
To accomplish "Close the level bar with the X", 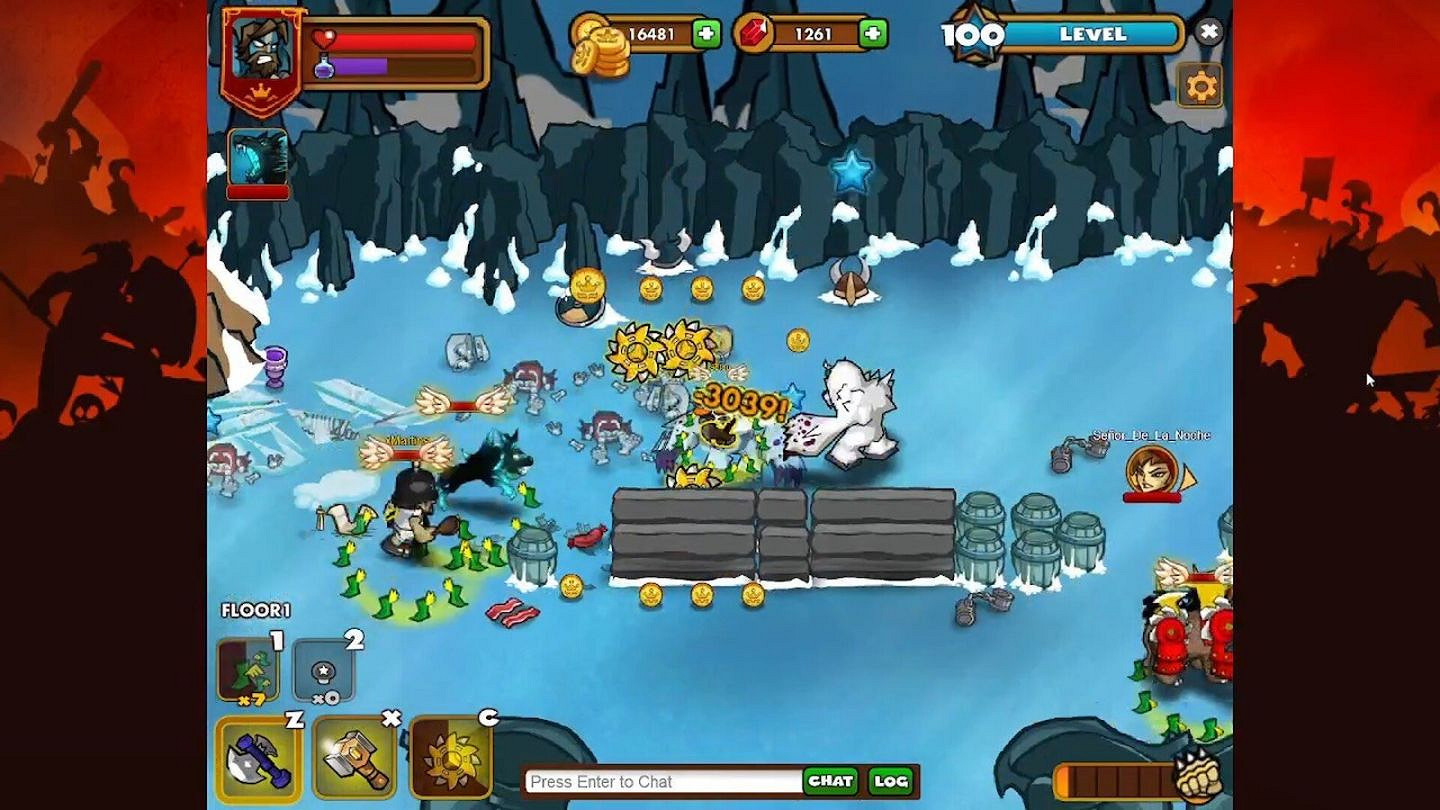I will point(1209,31).
